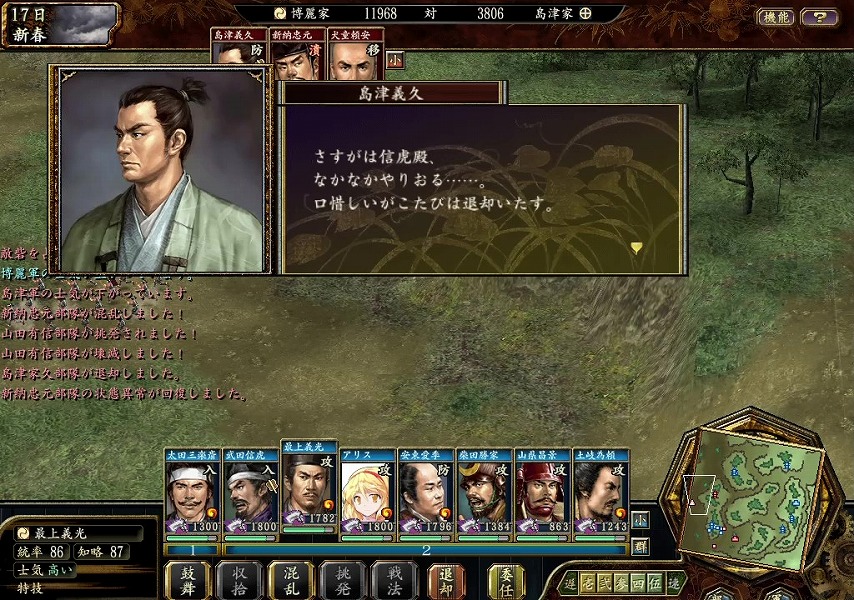
Task: Toggle the 群 group button beside unit cards
Action: [x=640, y=546]
